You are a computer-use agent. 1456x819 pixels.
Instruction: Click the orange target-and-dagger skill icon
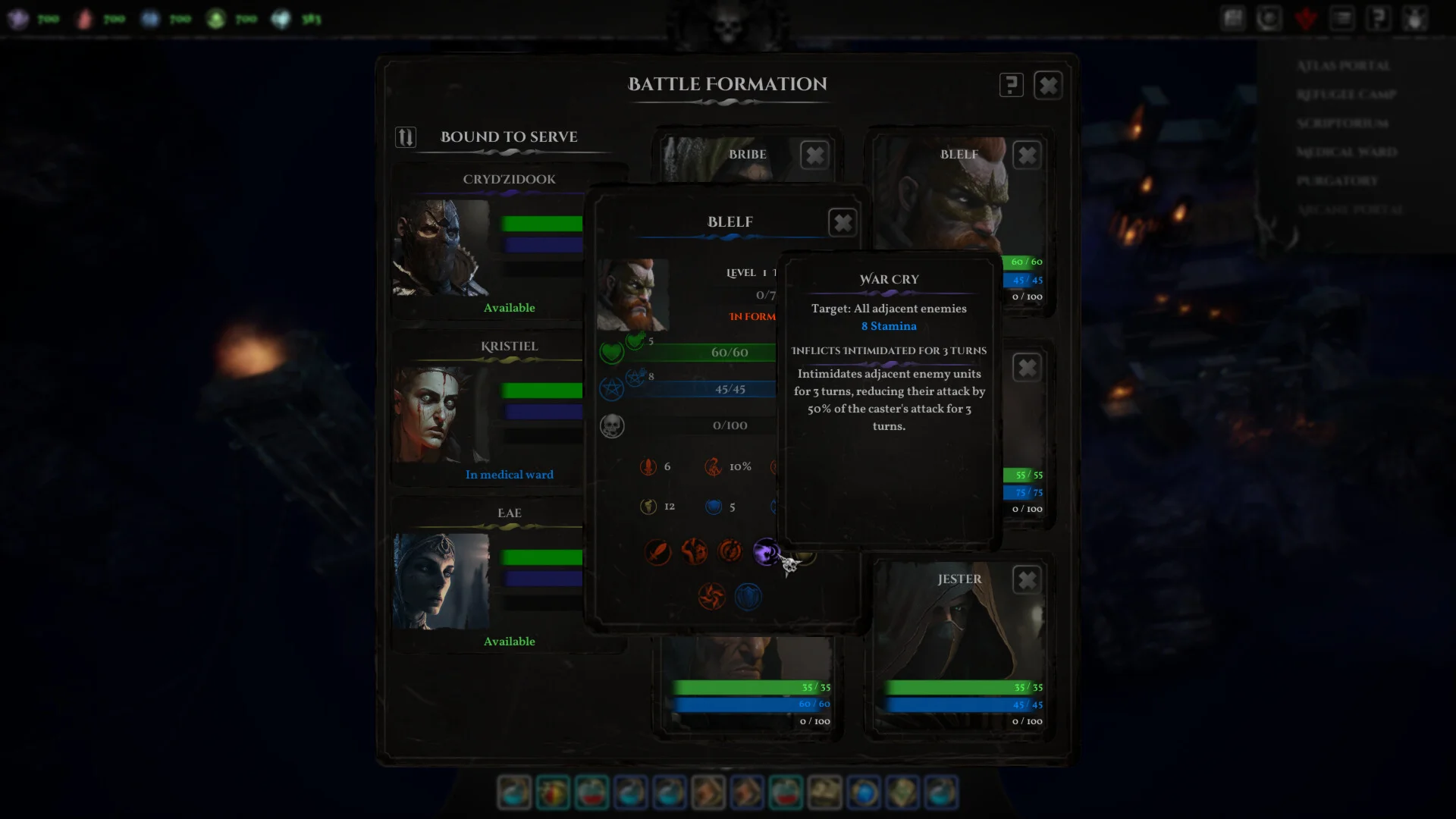tap(730, 551)
